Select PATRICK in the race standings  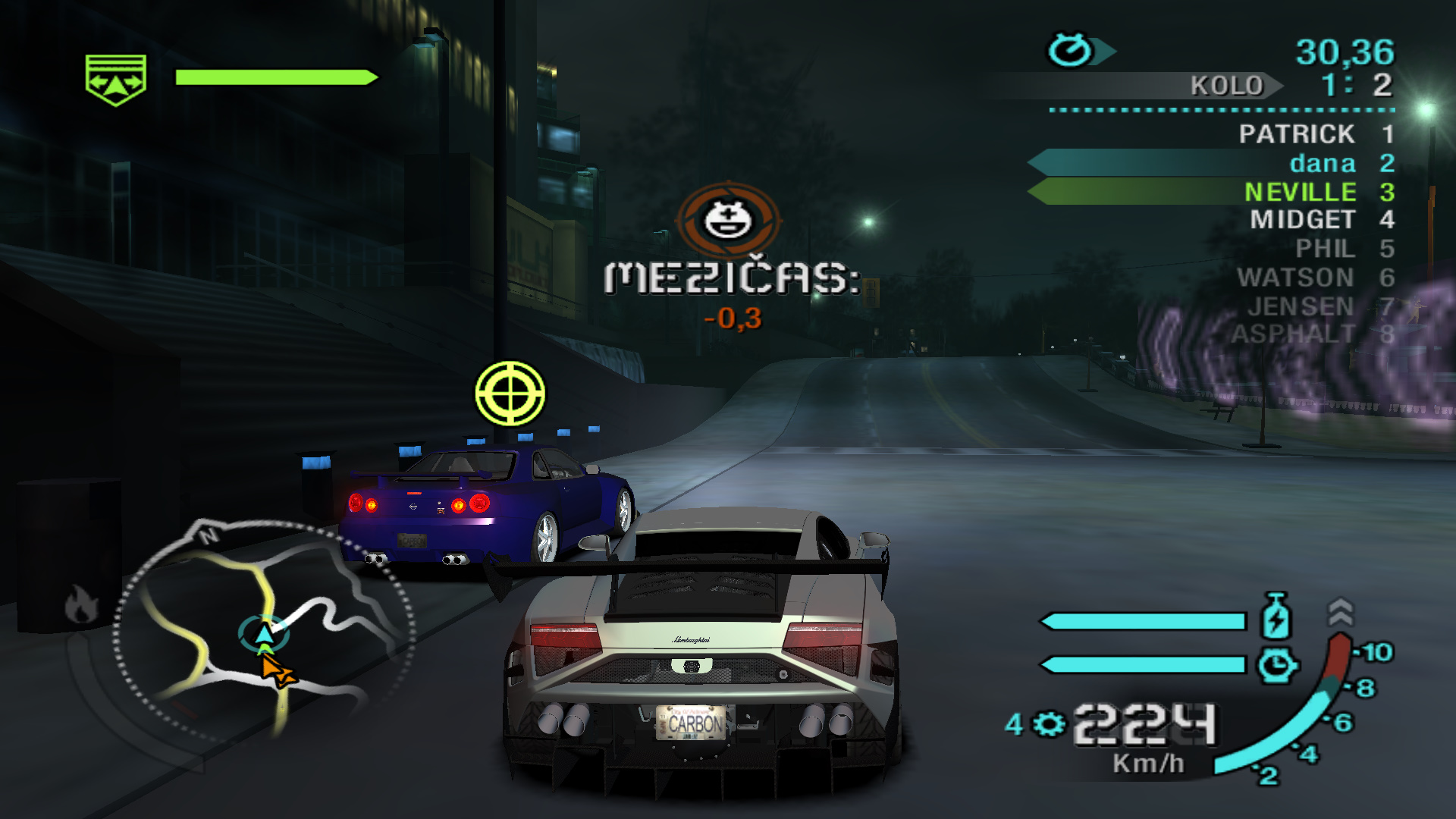pyautogui.click(x=1296, y=134)
